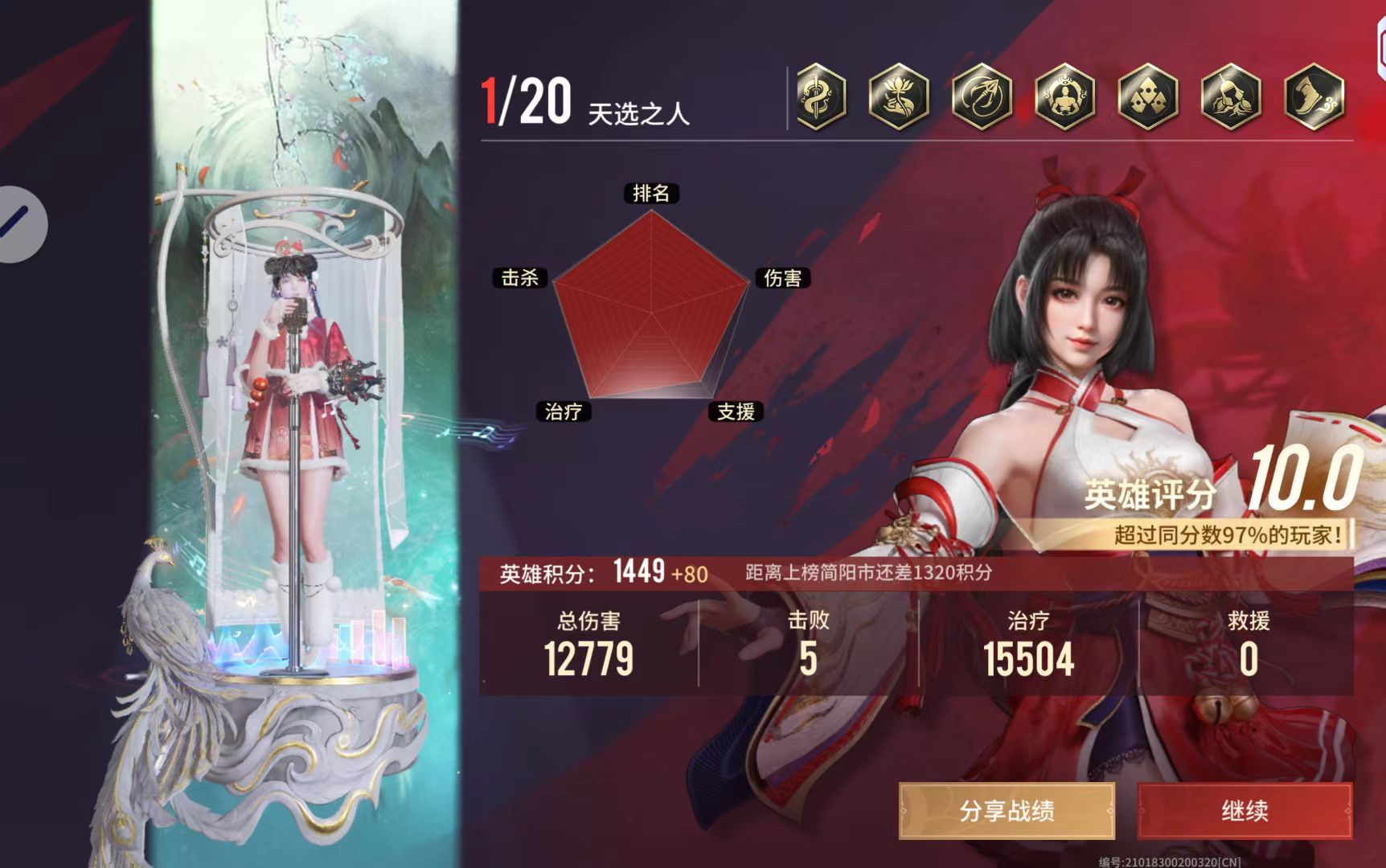The width and height of the screenshot is (1386, 868).
Task: Select the three shields hexagon badge
Action: tap(1148, 97)
